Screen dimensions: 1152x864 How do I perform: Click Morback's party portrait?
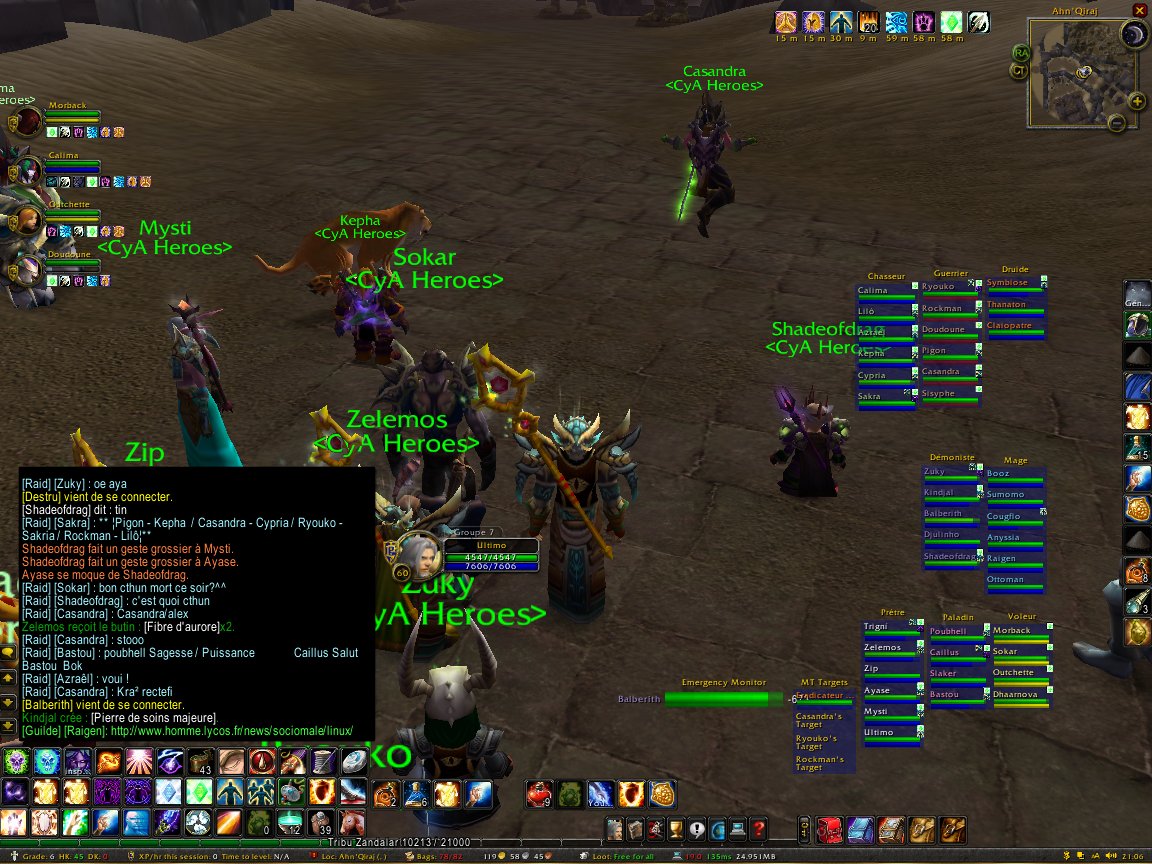tap(27, 122)
